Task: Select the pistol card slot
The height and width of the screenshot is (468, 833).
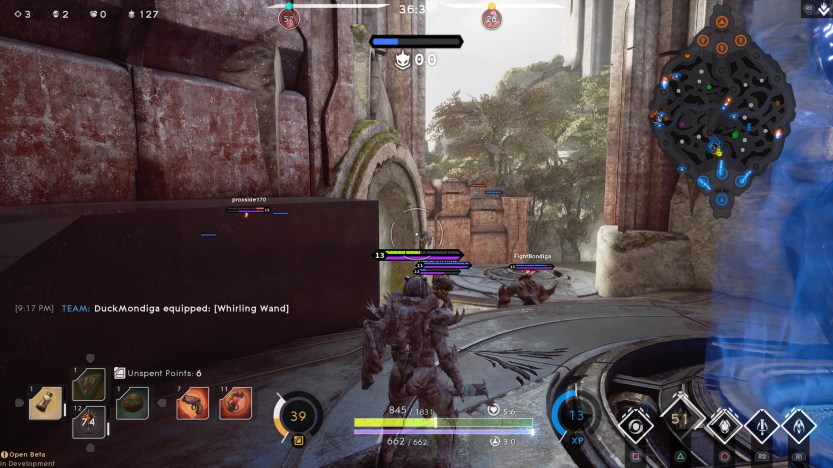Action: [192, 402]
